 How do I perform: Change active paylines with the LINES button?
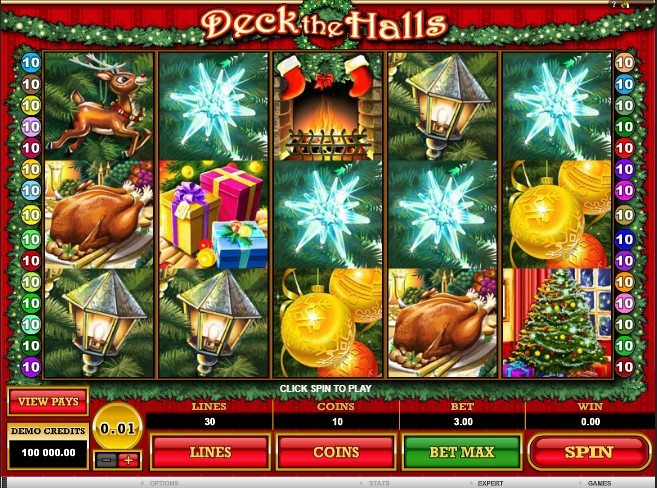210,452
